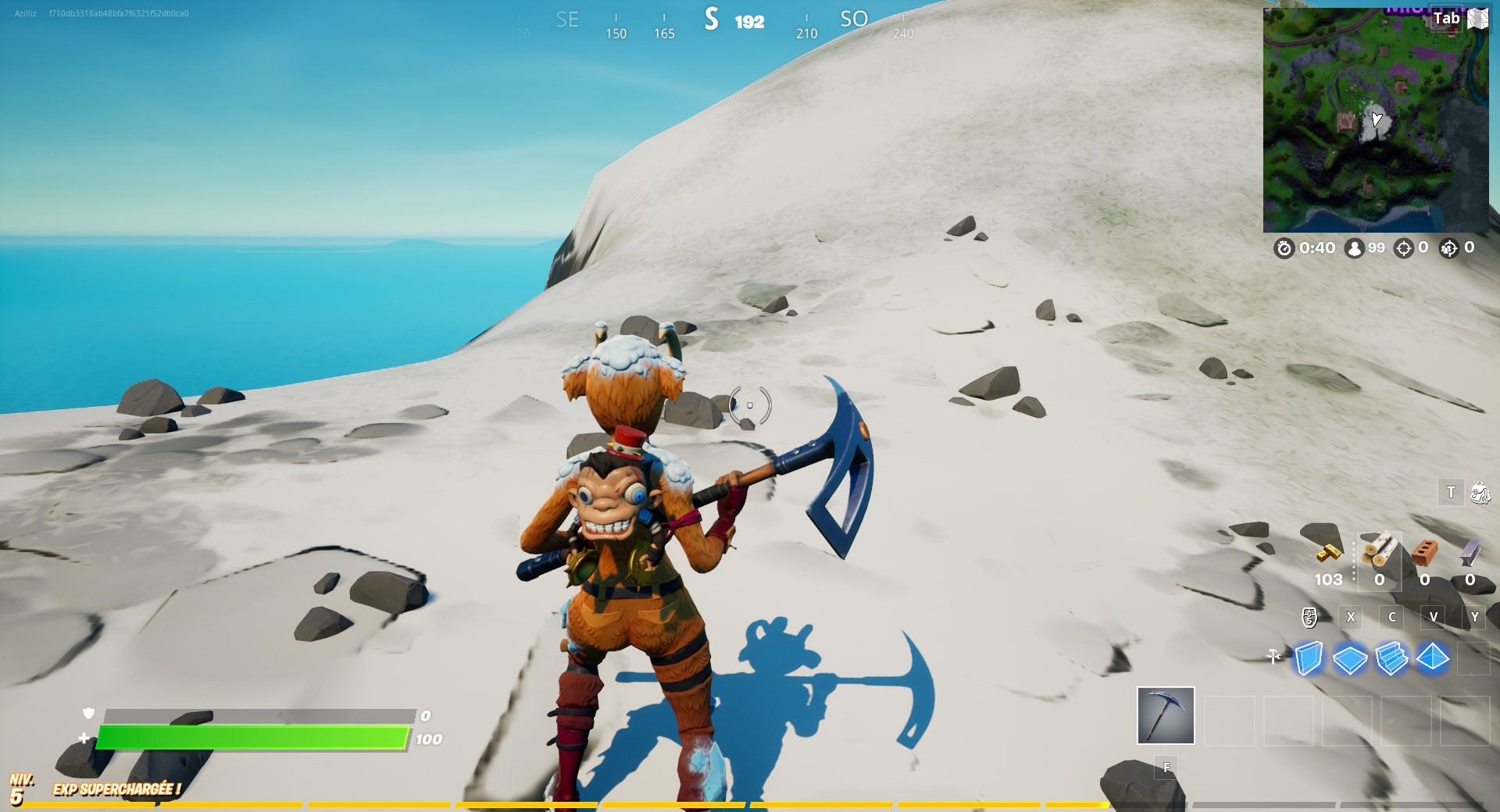Click the pickaxe in the first hotbar slot
Viewport: 1500px width, 812px height.
tap(1165, 716)
